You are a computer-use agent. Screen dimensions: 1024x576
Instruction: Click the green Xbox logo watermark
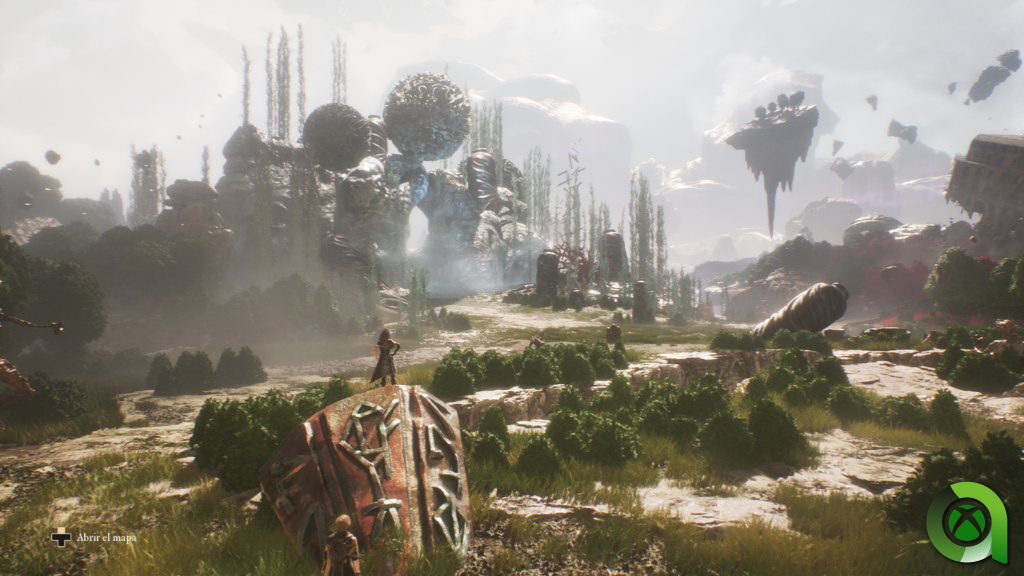(x=965, y=523)
